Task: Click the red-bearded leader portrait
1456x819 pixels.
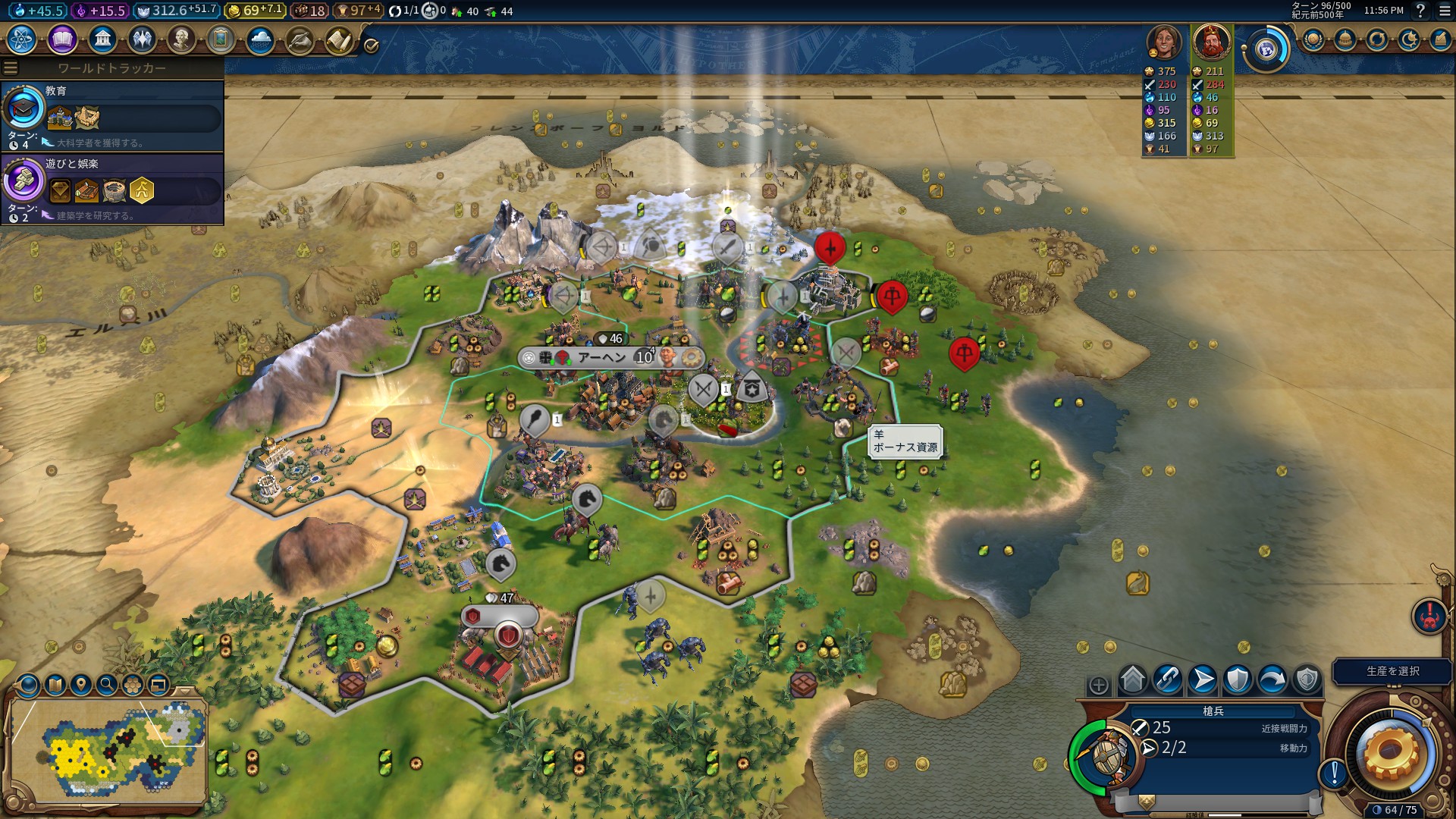Action: 1211,42
